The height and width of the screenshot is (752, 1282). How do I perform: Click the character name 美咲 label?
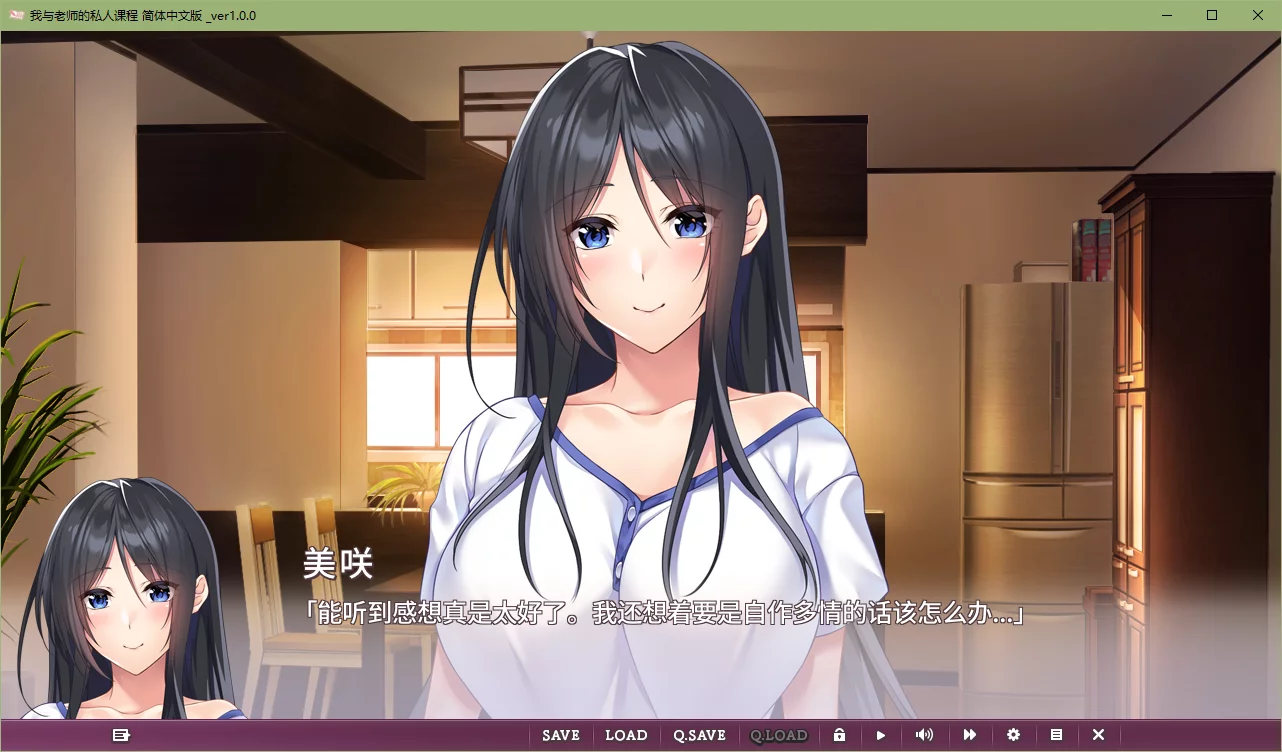pyautogui.click(x=340, y=563)
